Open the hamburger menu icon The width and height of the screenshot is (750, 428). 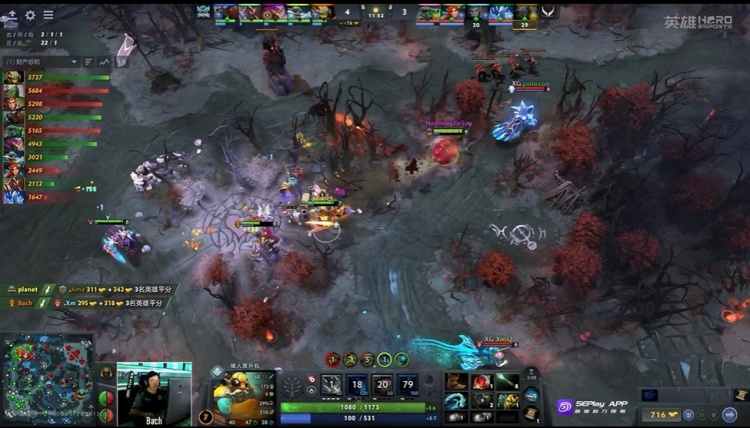11,15
